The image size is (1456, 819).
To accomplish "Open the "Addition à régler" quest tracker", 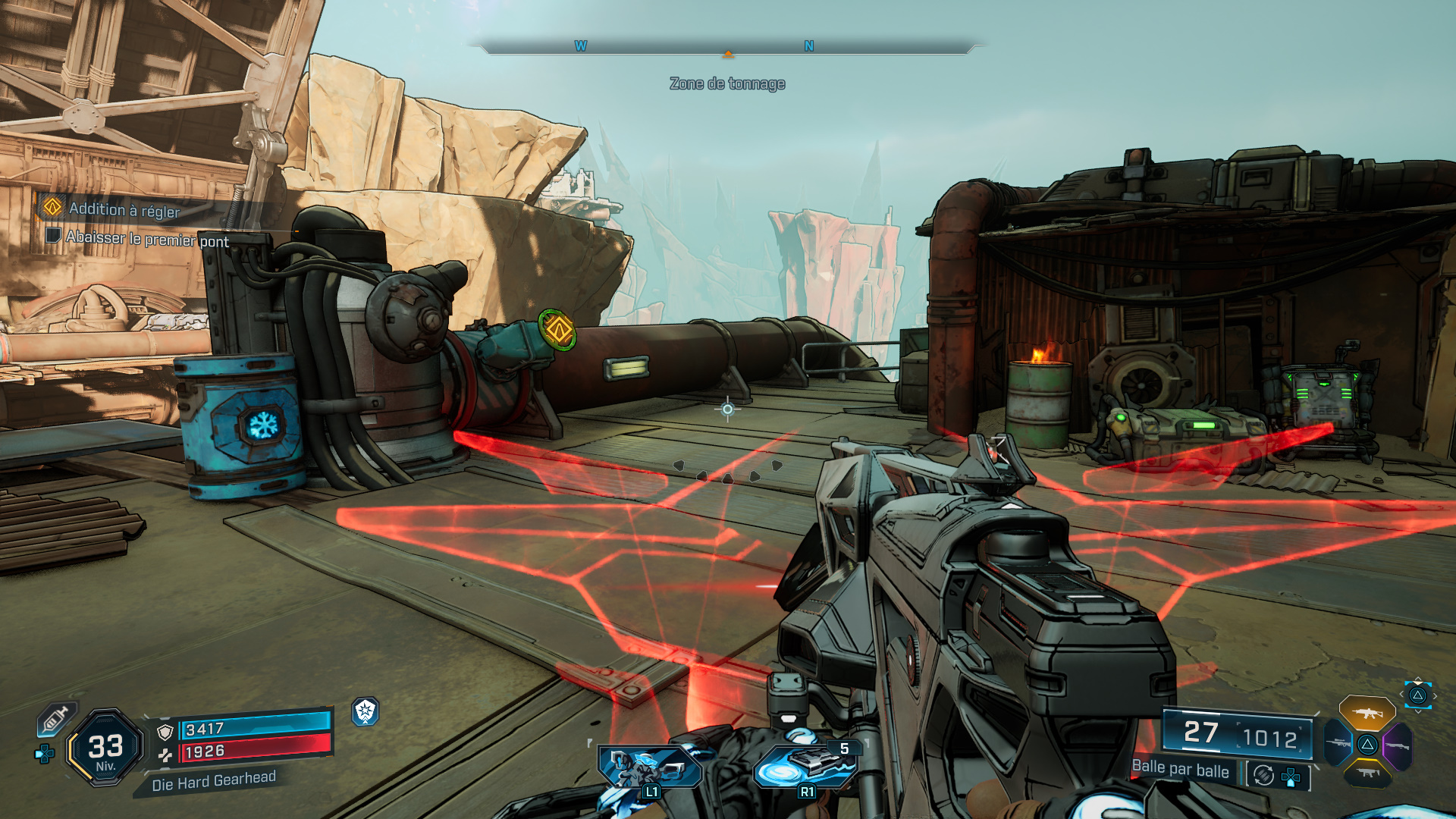I will (124, 209).
